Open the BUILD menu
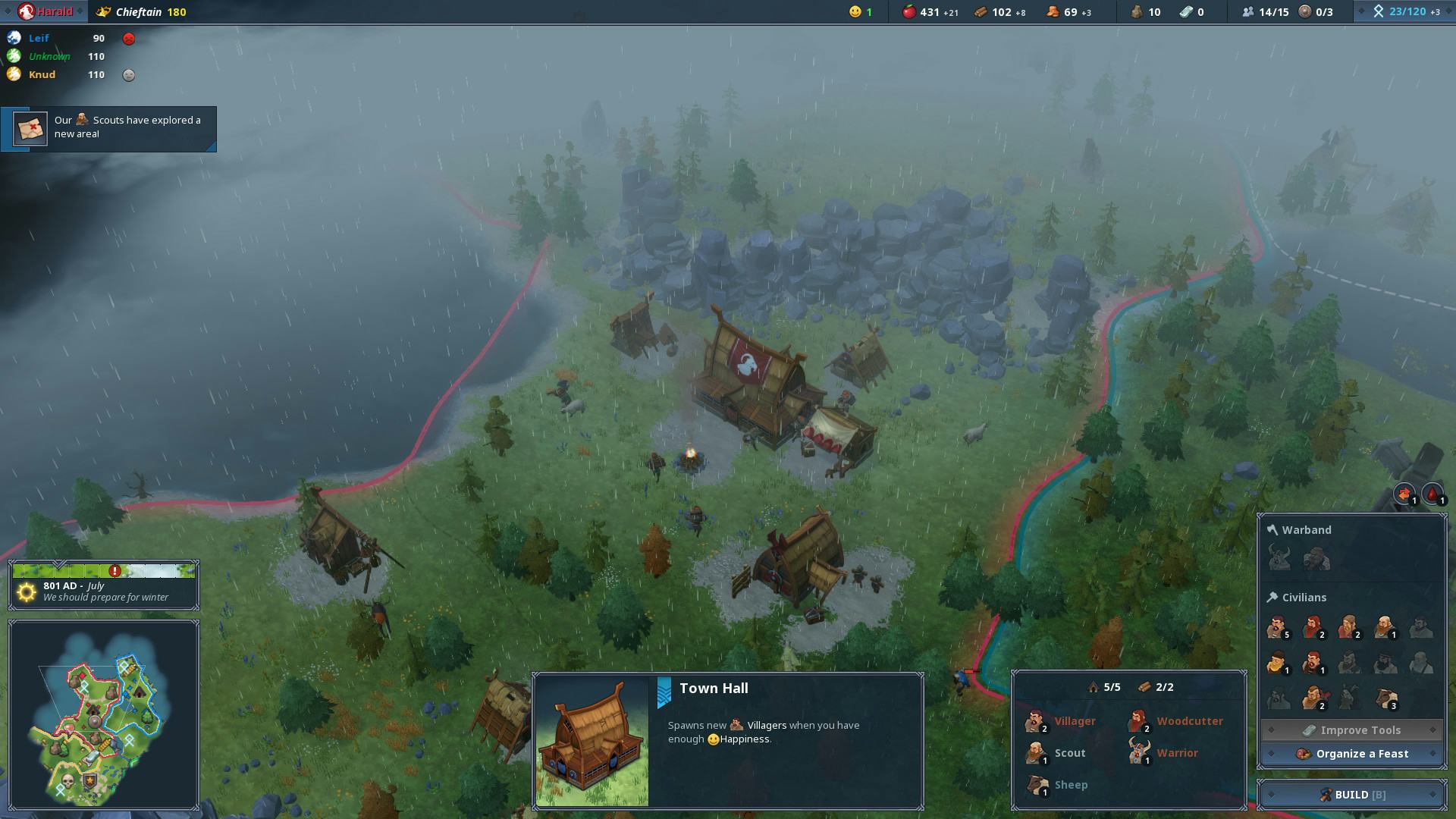Image resolution: width=1456 pixels, height=819 pixels. 1352,795
